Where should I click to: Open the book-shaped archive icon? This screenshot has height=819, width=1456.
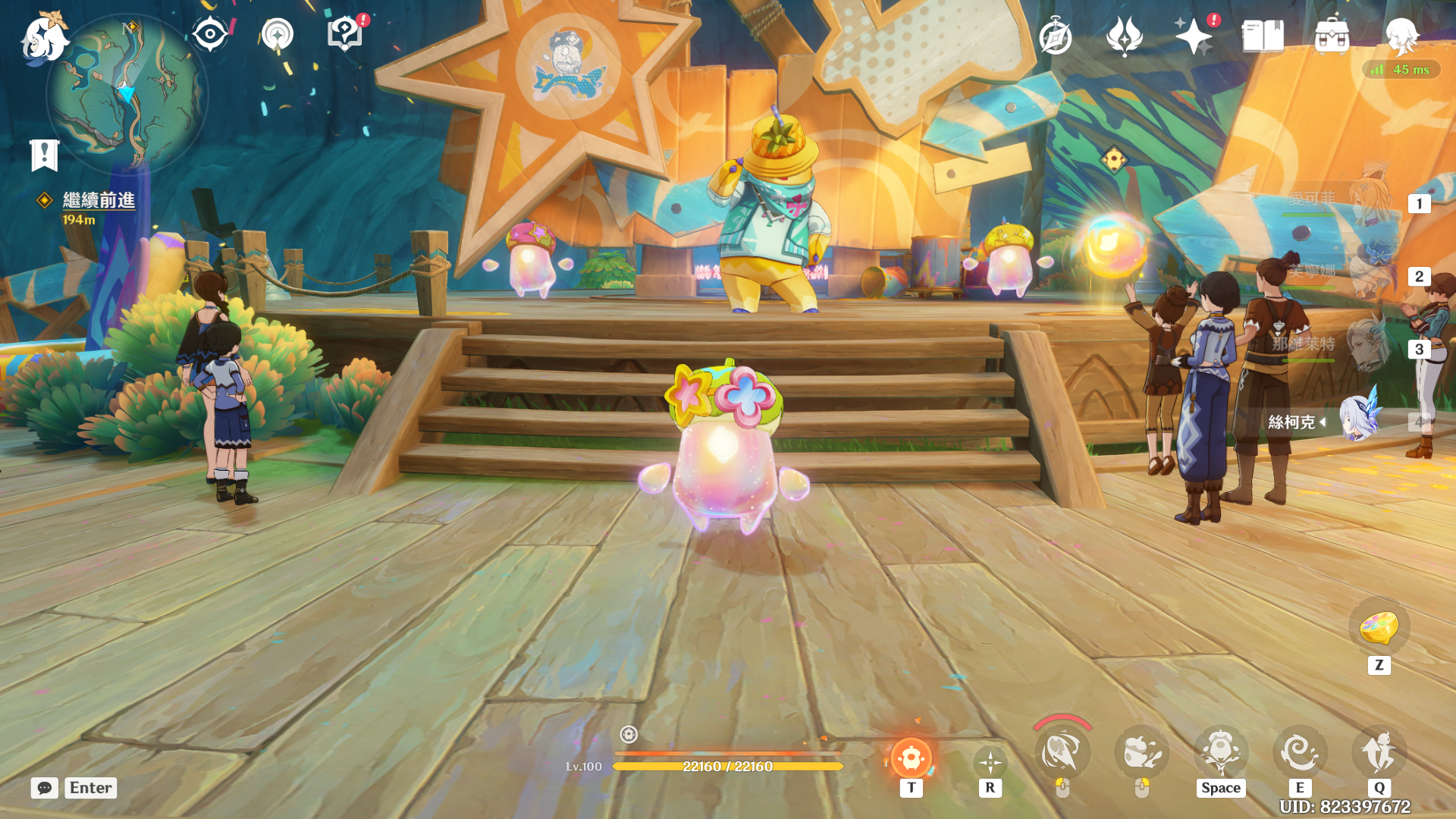click(1263, 36)
